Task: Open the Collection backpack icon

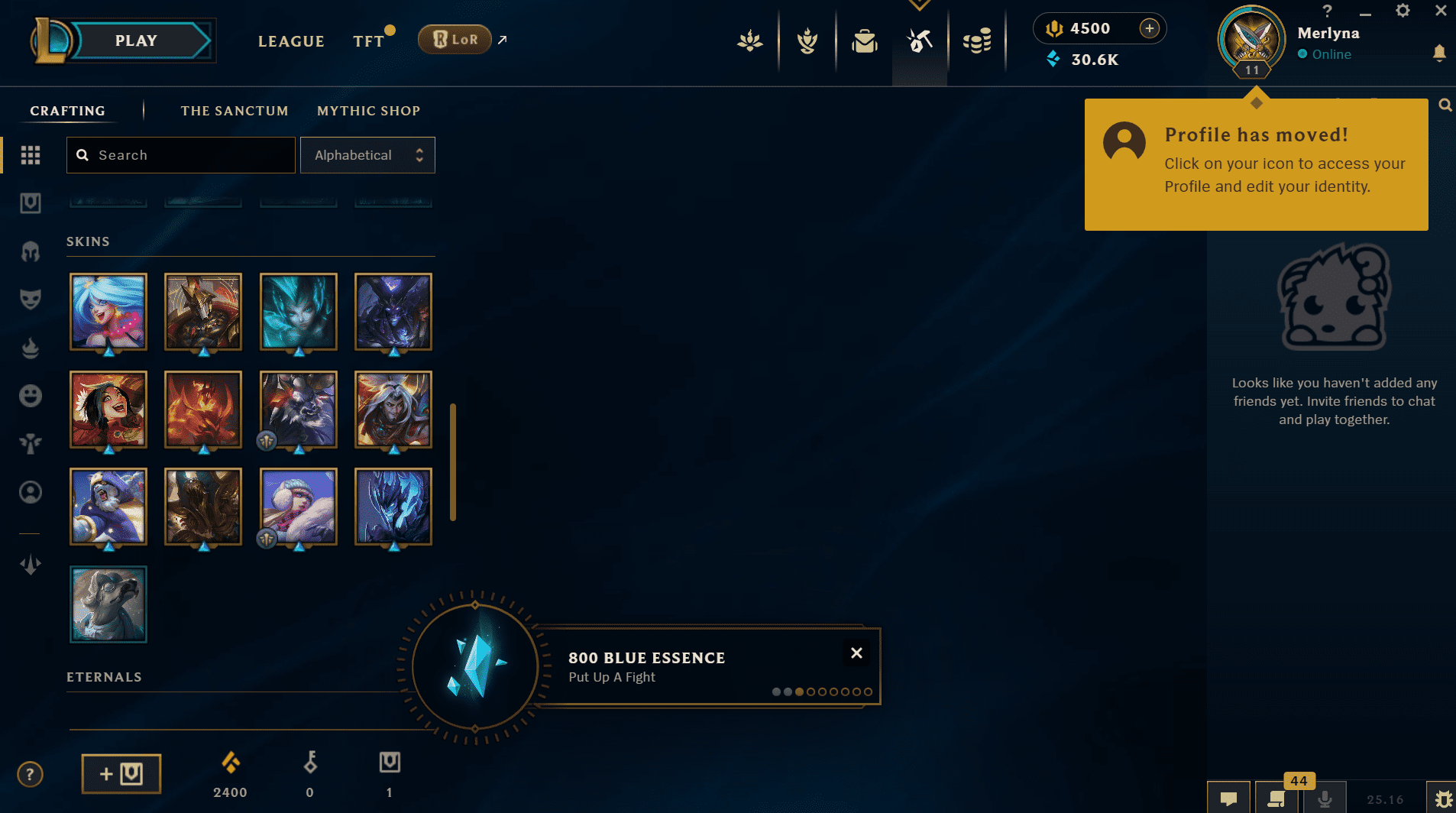Action: click(x=864, y=42)
